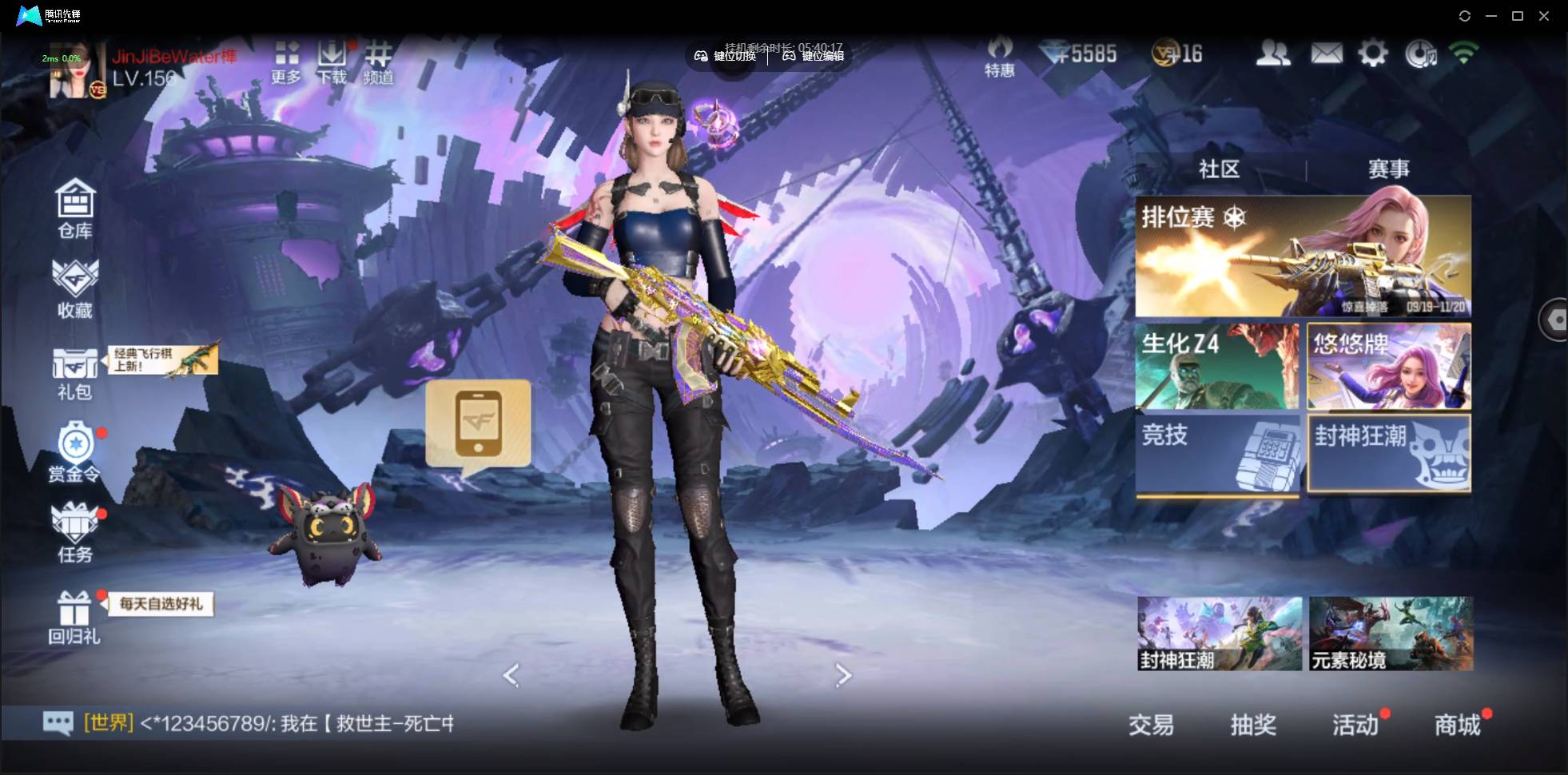Image resolution: width=1568 pixels, height=775 pixels.
Task: Show the next character with right arrow
Action: pyautogui.click(x=843, y=675)
